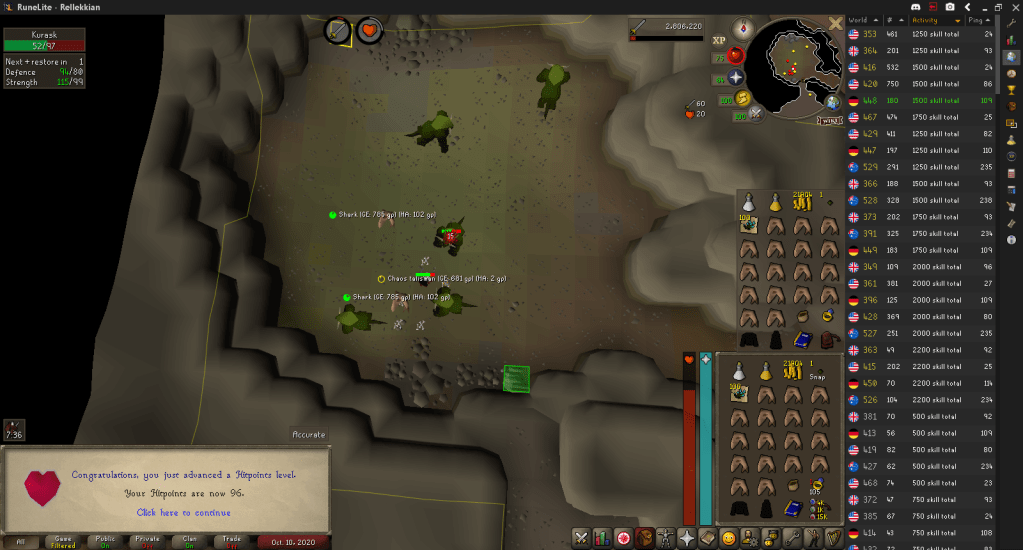Open the Combat Options crossed-swords tab

coord(580,538)
